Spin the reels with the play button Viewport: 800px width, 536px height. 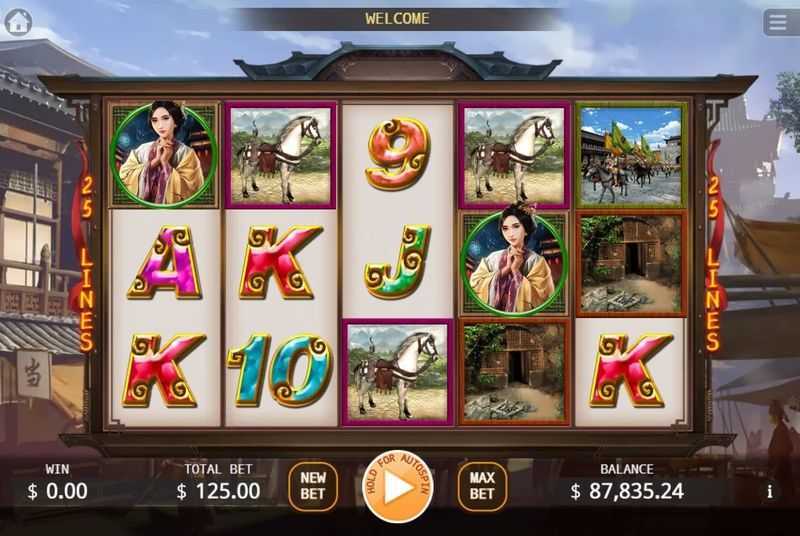pyautogui.click(x=397, y=487)
